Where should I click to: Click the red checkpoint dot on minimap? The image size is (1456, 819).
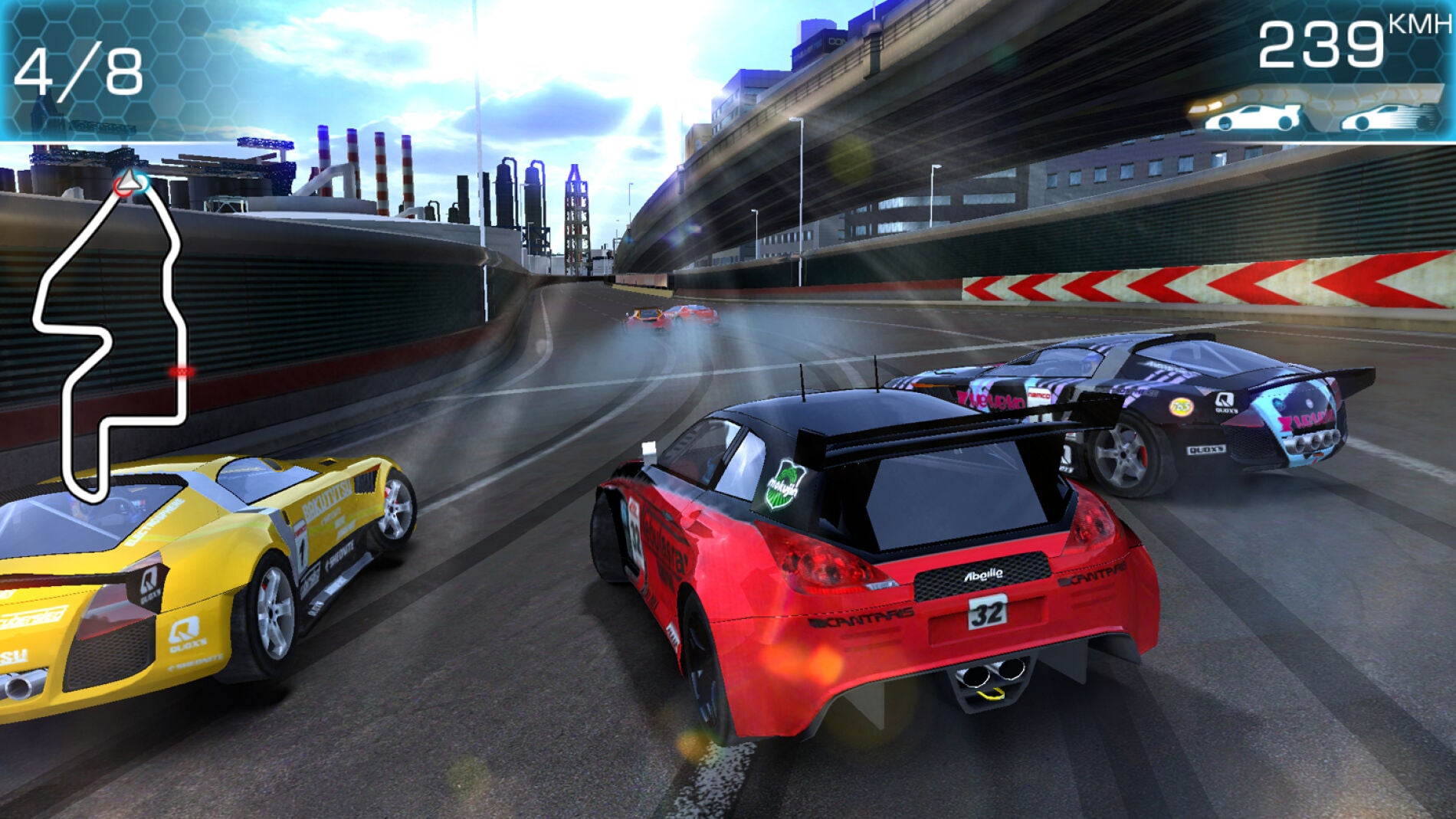coord(182,372)
